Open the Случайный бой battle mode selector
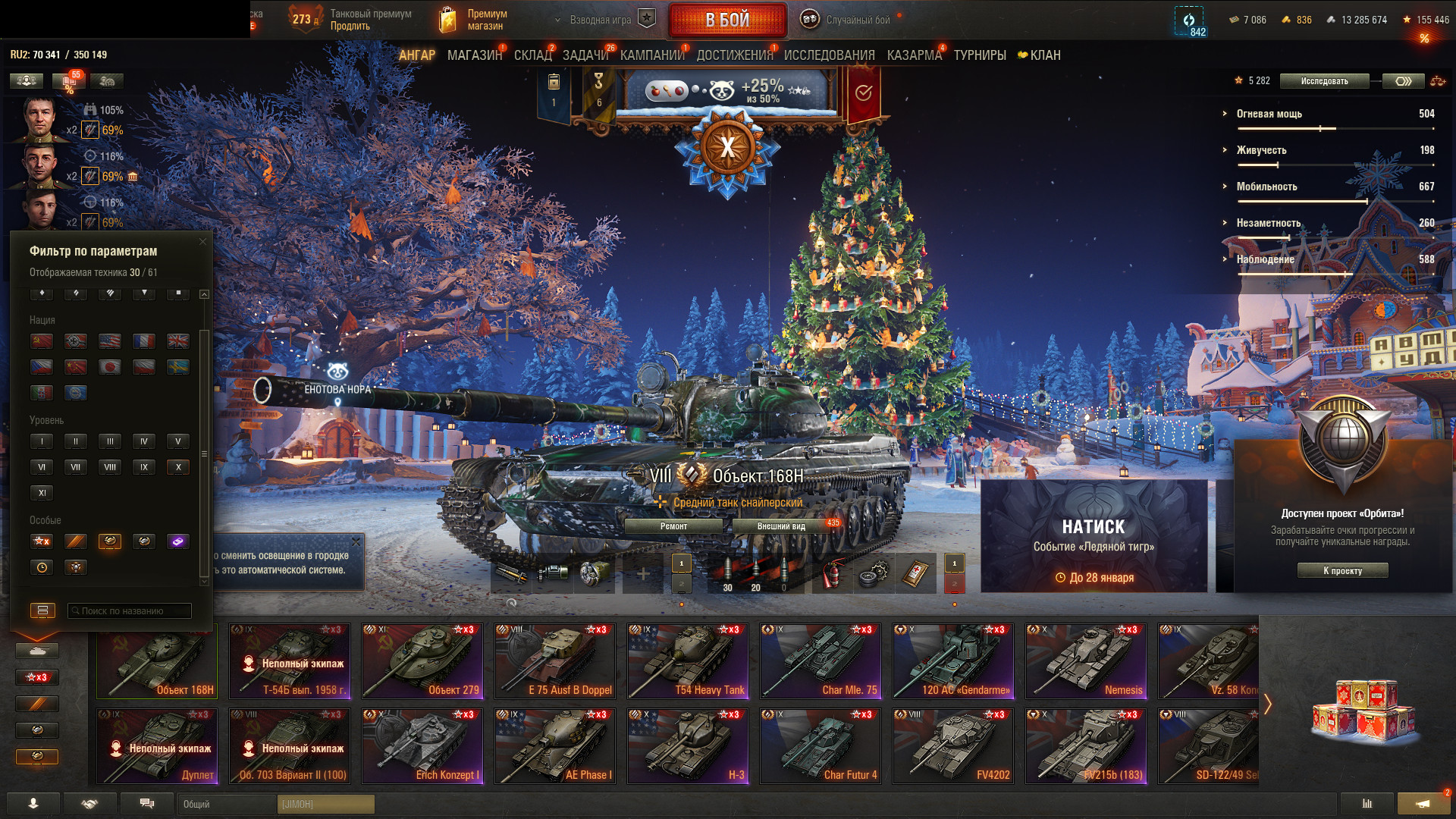 coord(857,20)
